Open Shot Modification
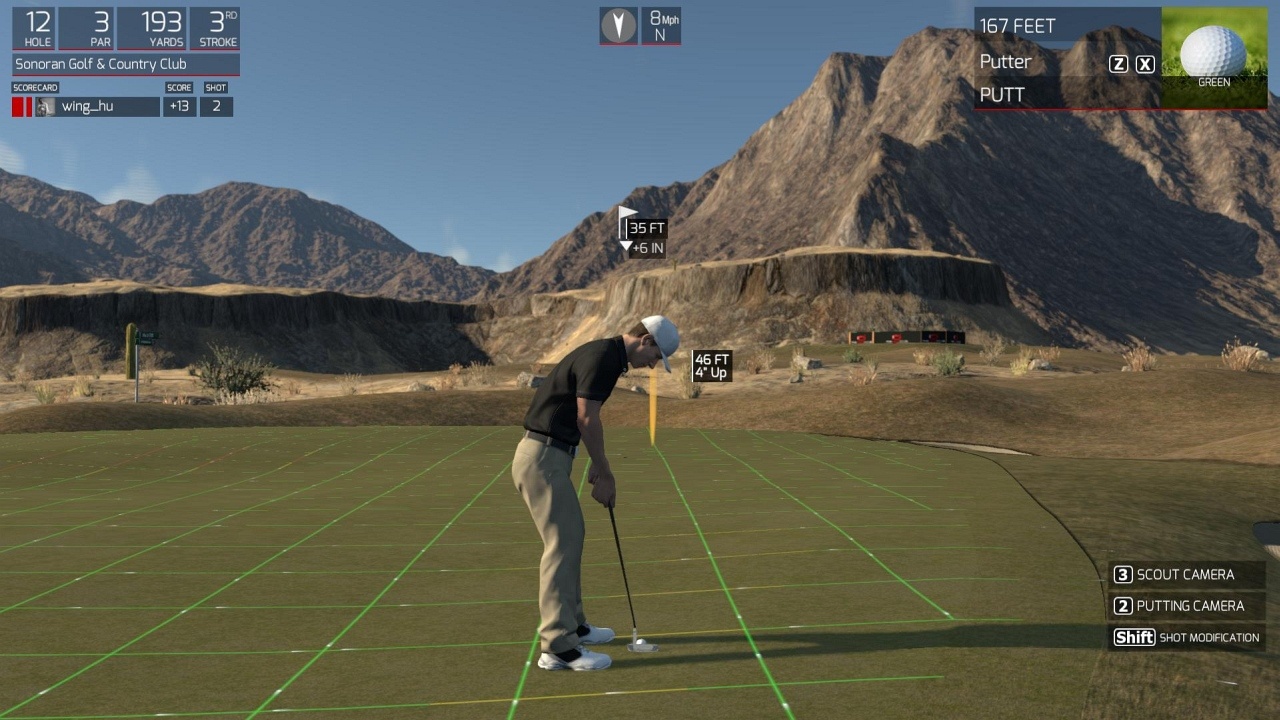The height and width of the screenshot is (720, 1280). 1186,638
